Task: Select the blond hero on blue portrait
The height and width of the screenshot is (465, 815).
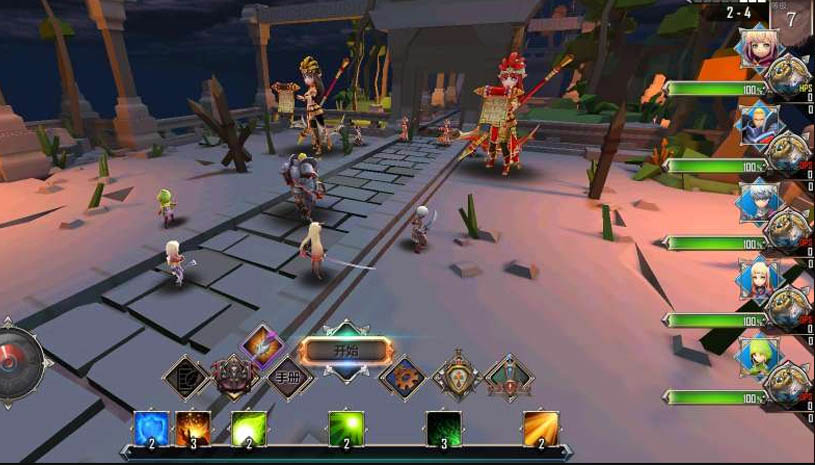Action: pos(757,124)
